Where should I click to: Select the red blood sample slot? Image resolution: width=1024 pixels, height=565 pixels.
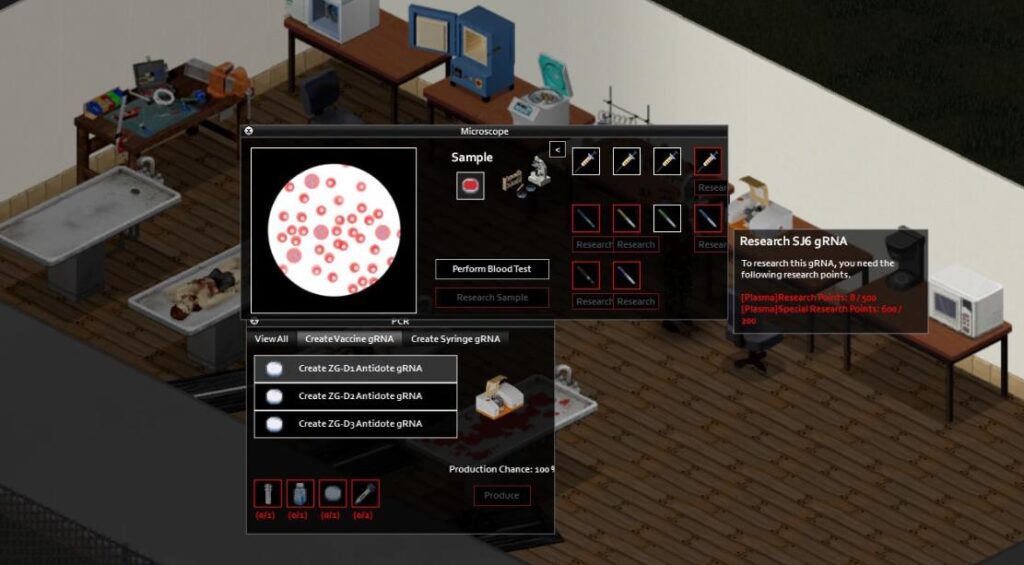[470, 185]
